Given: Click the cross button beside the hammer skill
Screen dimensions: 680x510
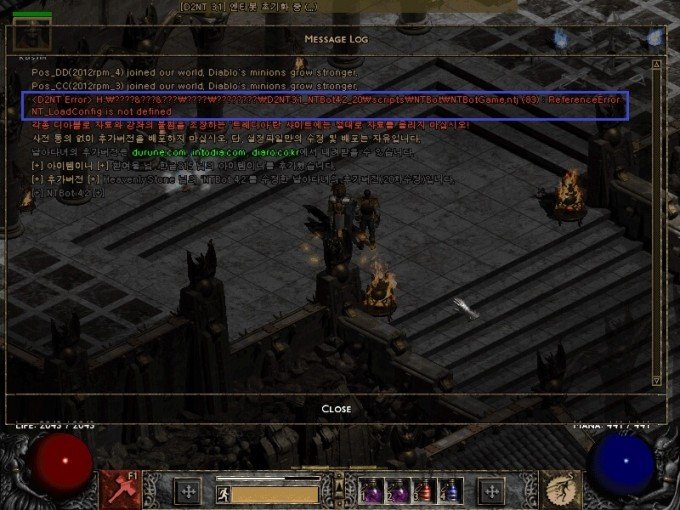Looking at the screenshot, I should point(187,491).
